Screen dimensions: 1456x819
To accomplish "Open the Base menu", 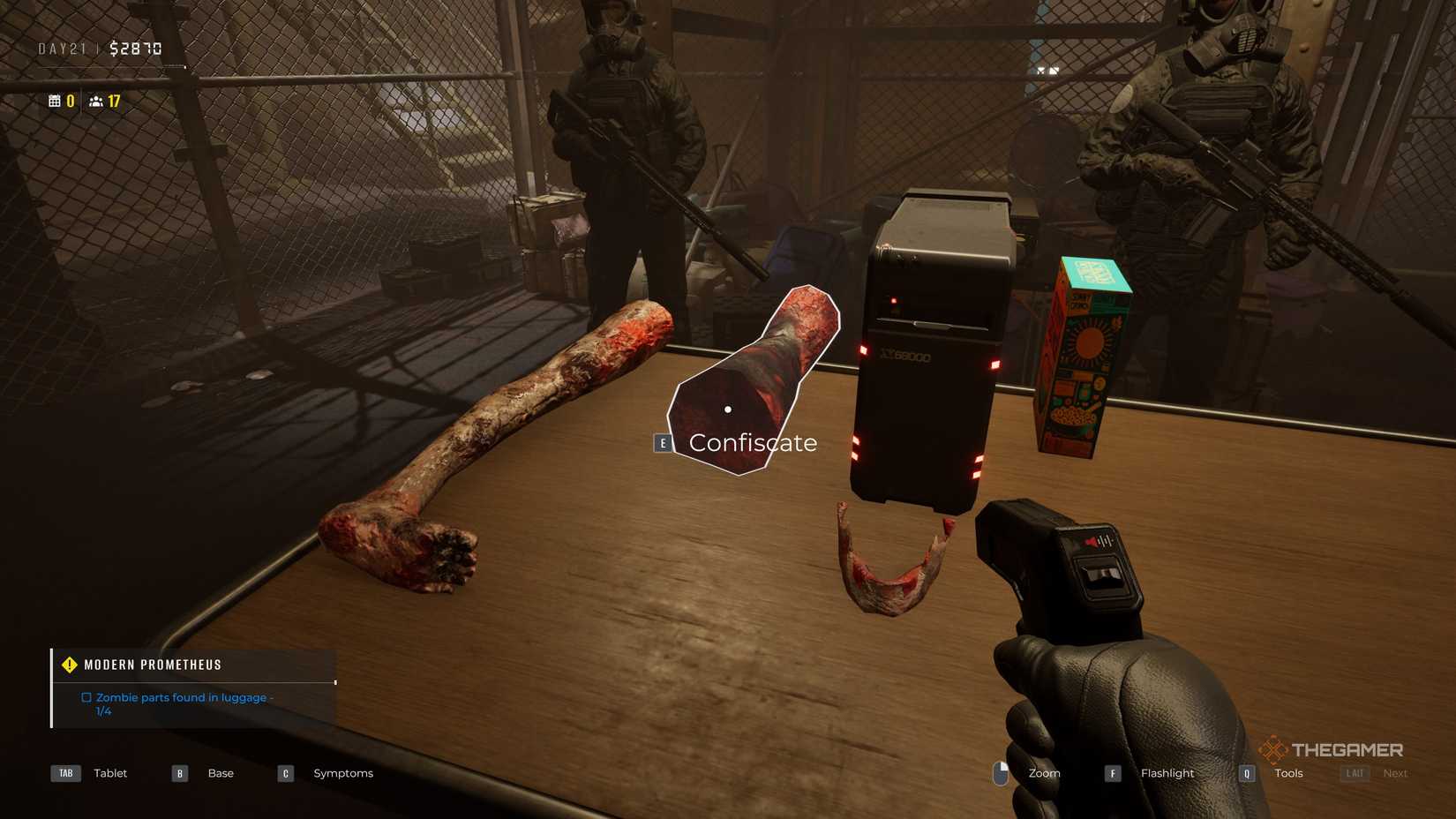I will pyautogui.click(x=221, y=772).
